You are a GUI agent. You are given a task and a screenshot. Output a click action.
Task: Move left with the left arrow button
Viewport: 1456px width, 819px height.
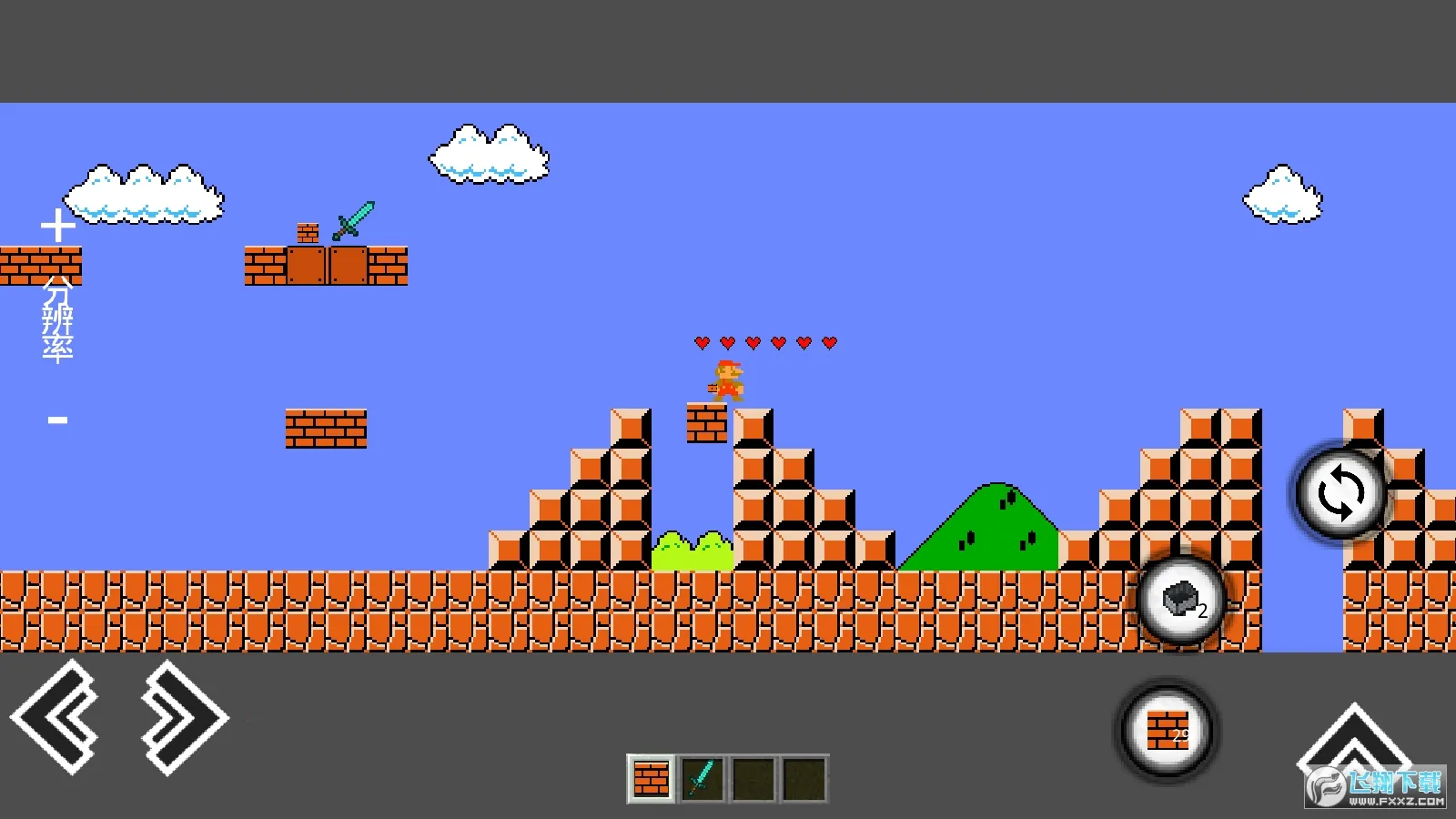click(x=56, y=717)
